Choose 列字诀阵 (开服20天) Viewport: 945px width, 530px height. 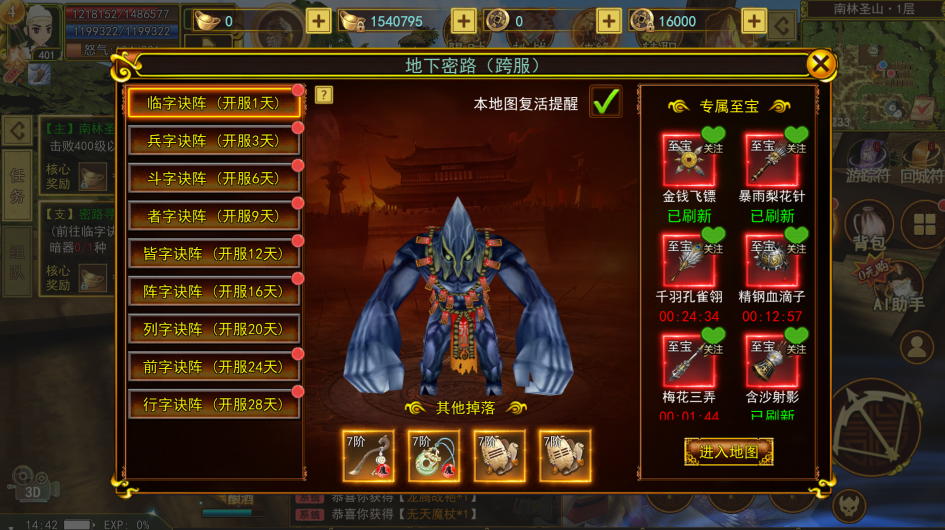tap(213, 329)
